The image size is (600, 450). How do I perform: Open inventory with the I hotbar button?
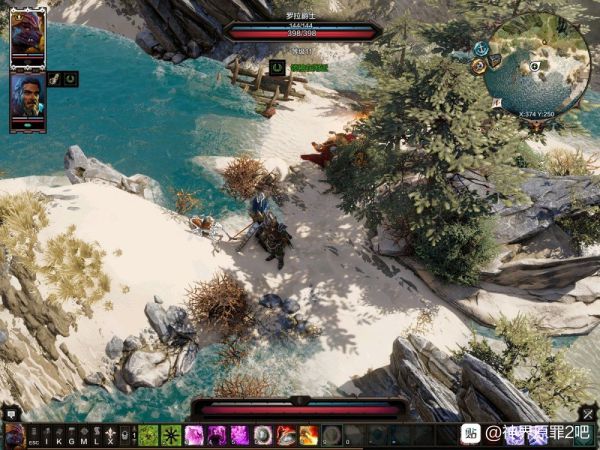[45, 436]
